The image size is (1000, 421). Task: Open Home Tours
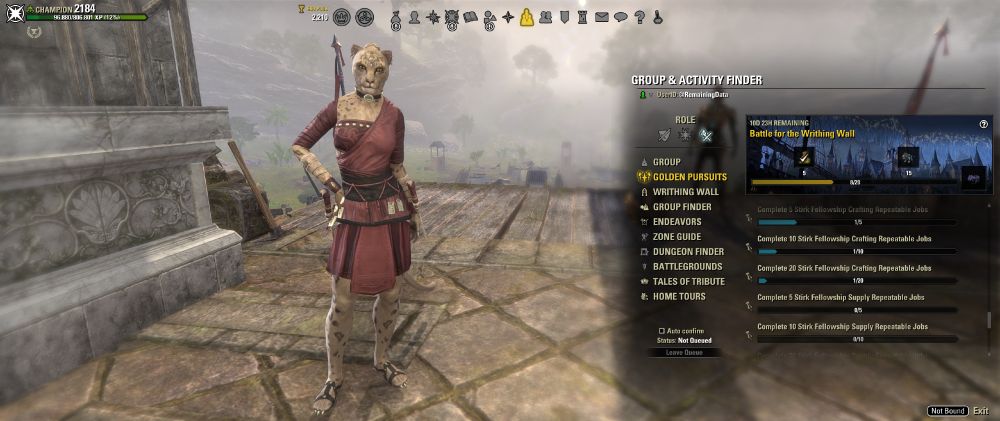679,297
